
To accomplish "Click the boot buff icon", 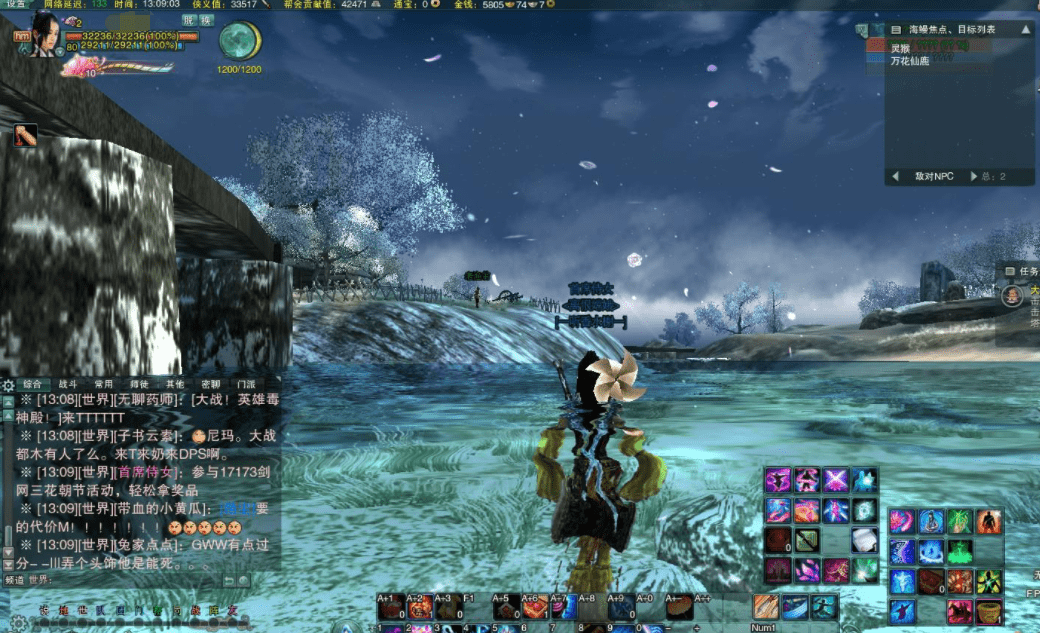I will pyautogui.click(x=25, y=136).
